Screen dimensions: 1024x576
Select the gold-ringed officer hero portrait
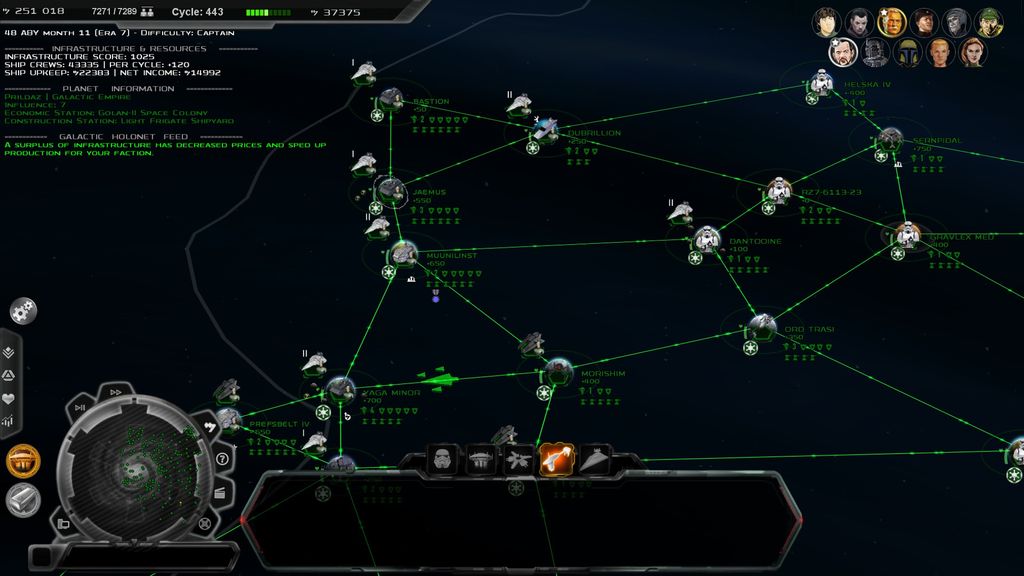(x=890, y=21)
